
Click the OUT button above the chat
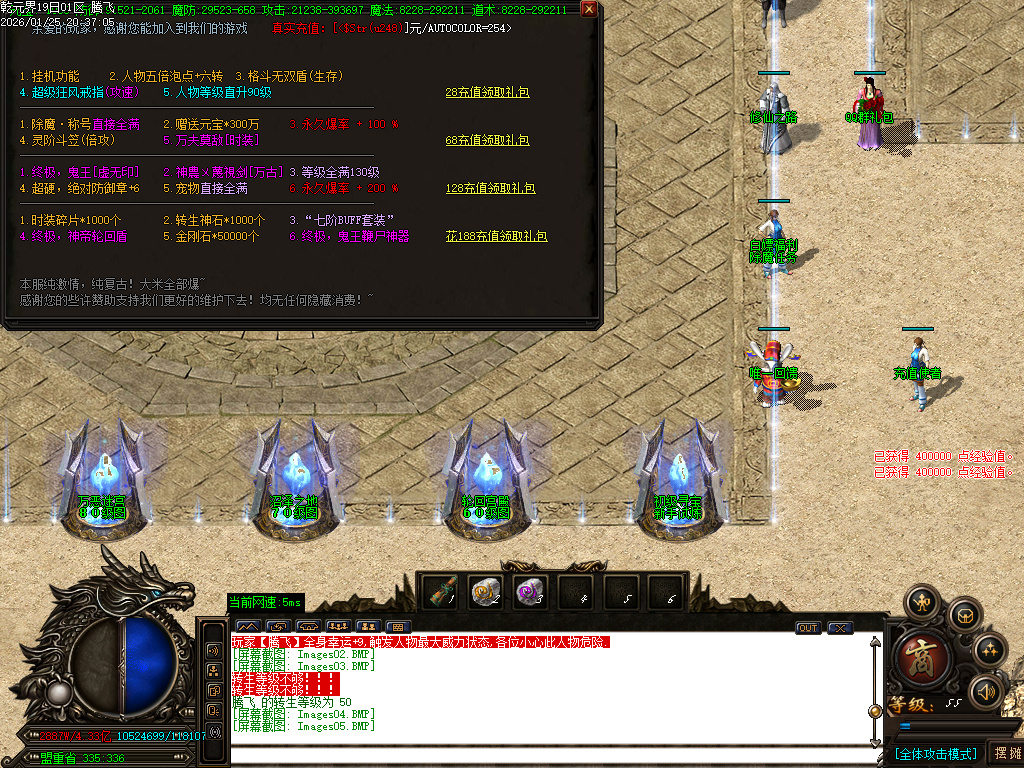(x=808, y=628)
